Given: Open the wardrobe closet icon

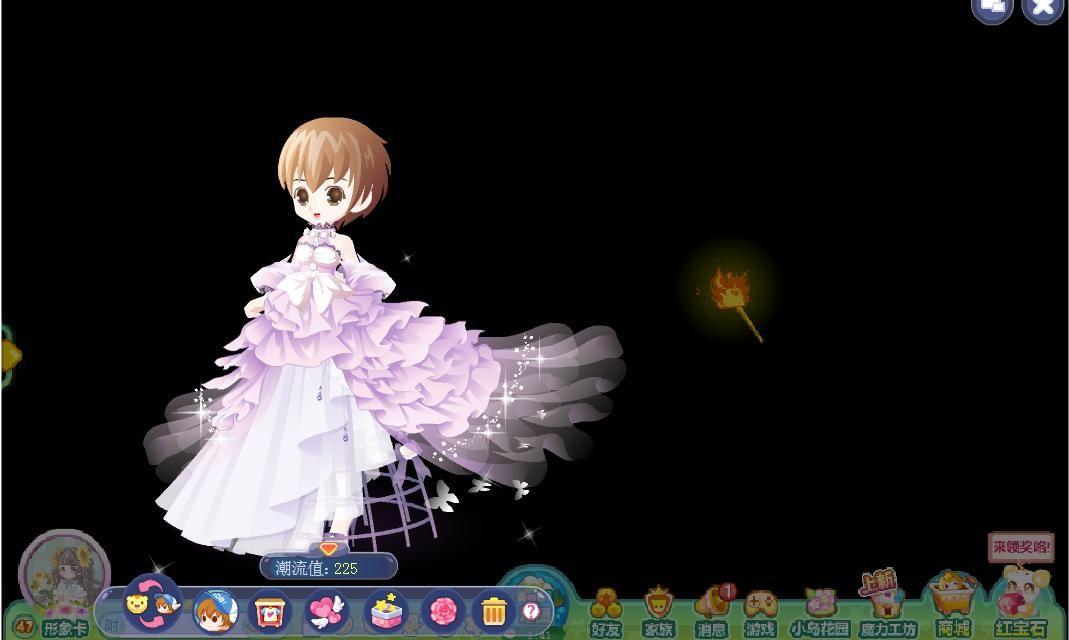Looking at the screenshot, I should (x=269, y=611).
